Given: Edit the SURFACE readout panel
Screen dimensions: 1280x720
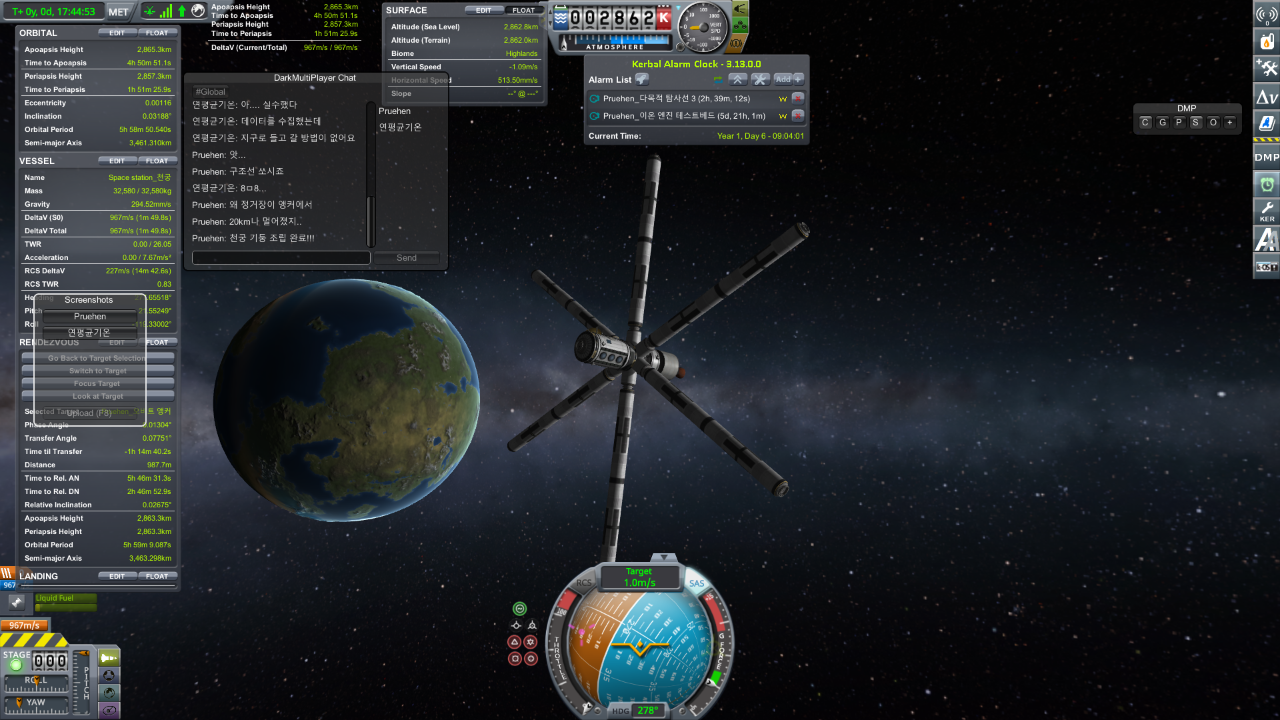Looking at the screenshot, I should click(483, 10).
